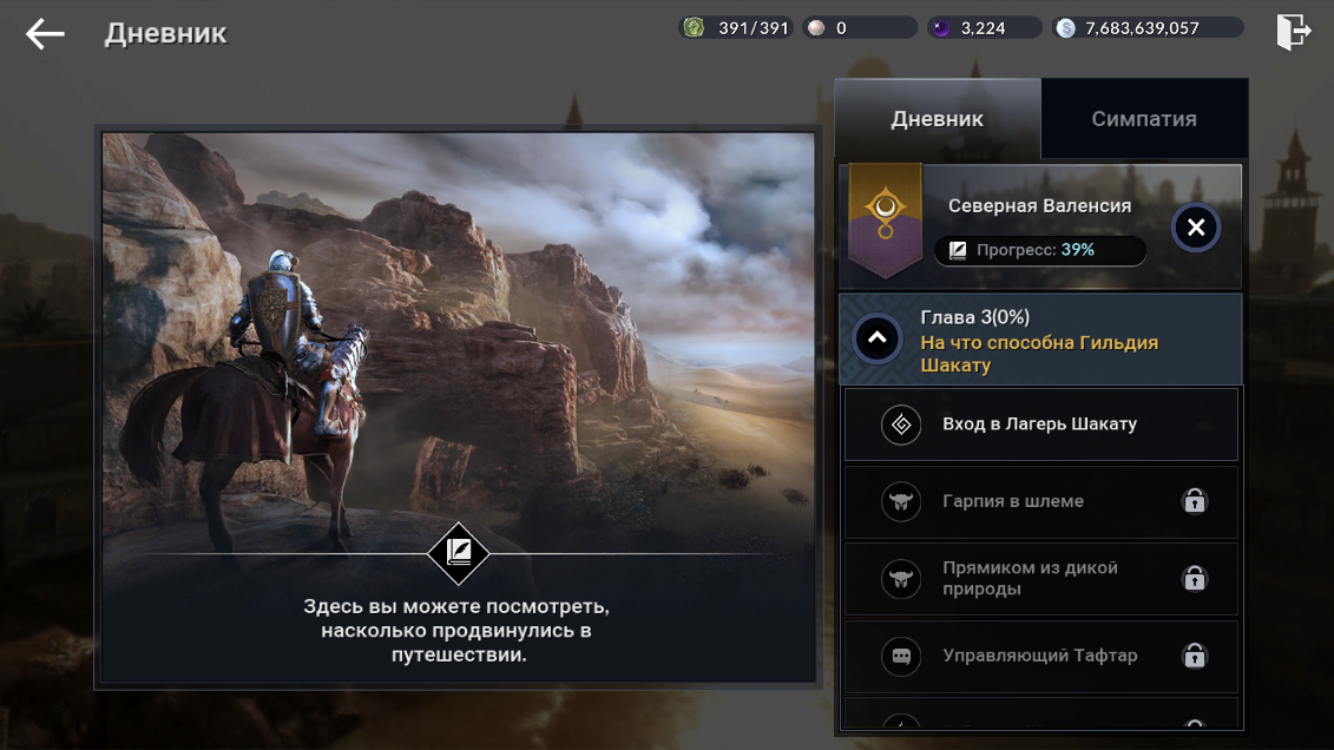This screenshot has height=750, width=1334.
Task: Go back using the arrow button
Action: [x=45, y=34]
